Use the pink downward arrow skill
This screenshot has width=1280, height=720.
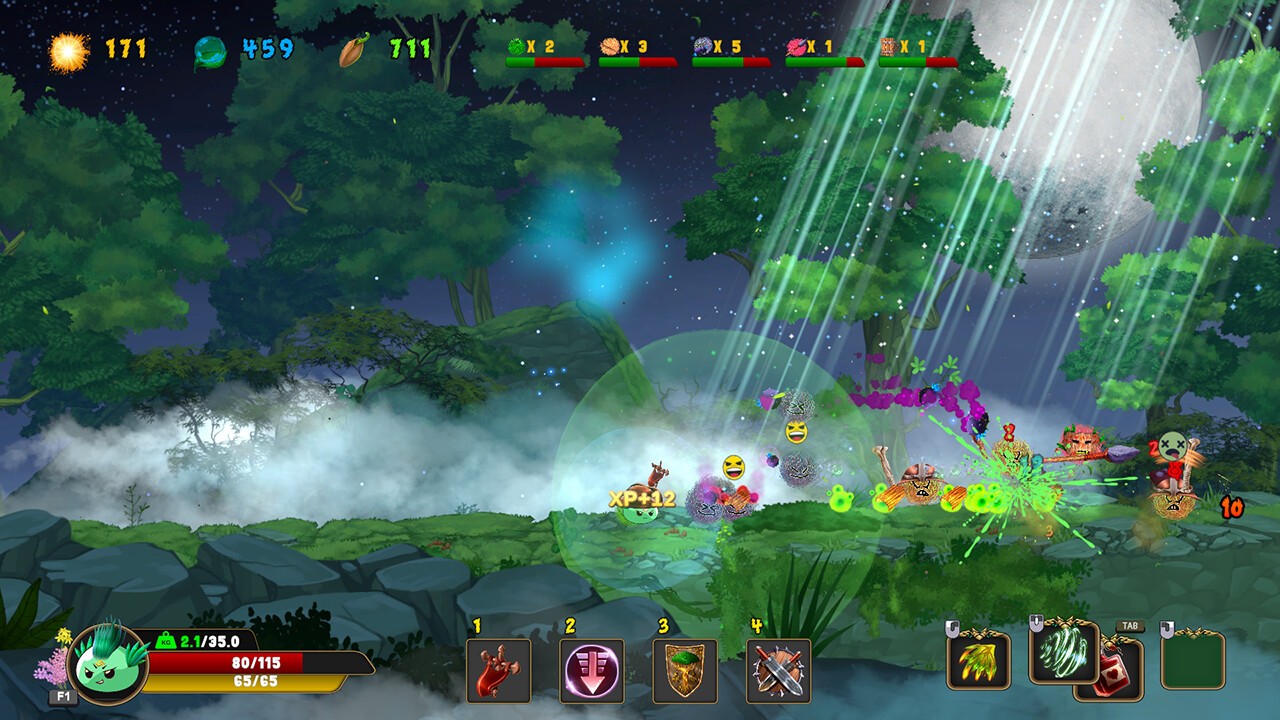(591, 671)
